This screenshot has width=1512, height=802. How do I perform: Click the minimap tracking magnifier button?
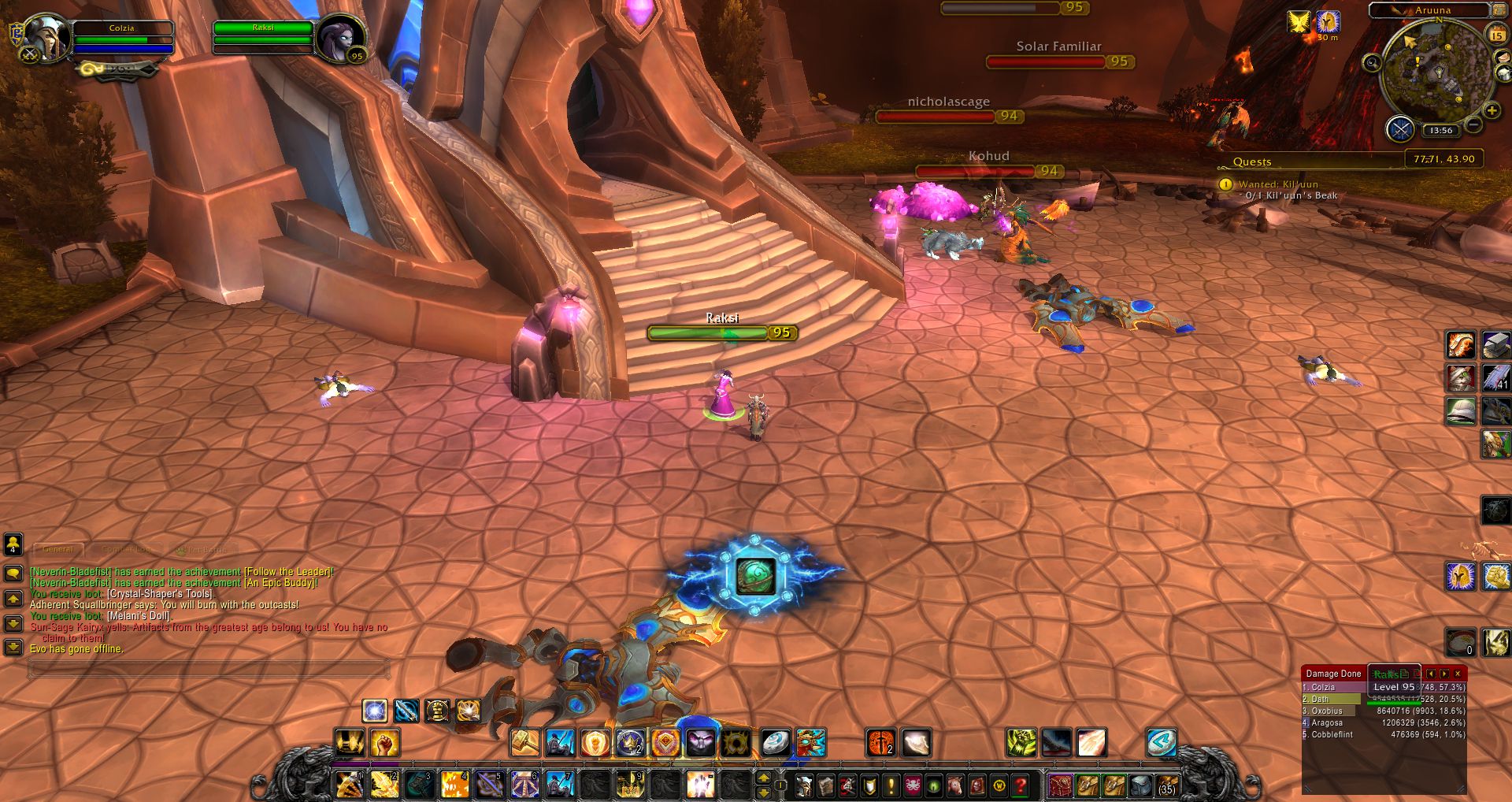tap(1372, 63)
